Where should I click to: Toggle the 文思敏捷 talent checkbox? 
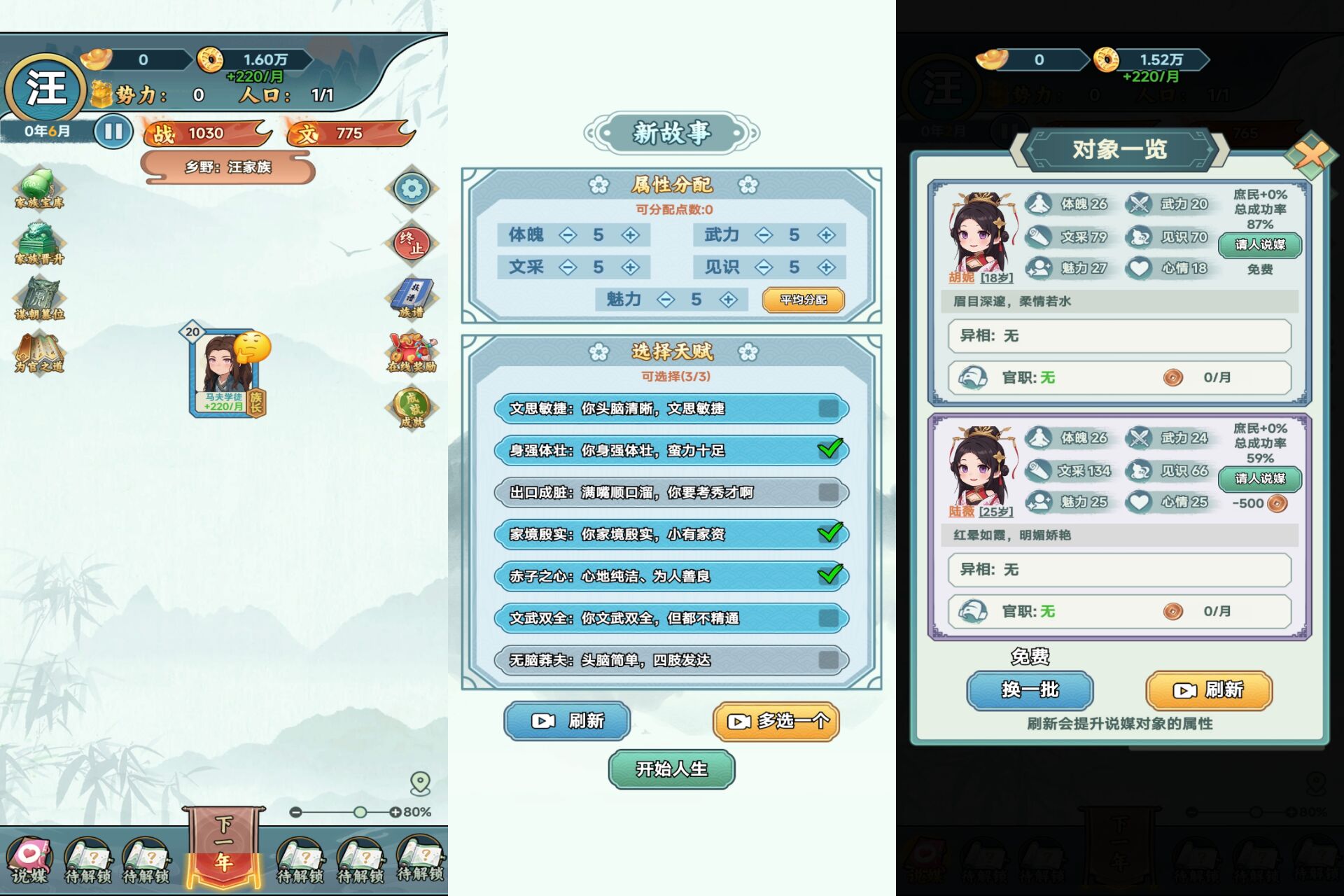click(828, 409)
